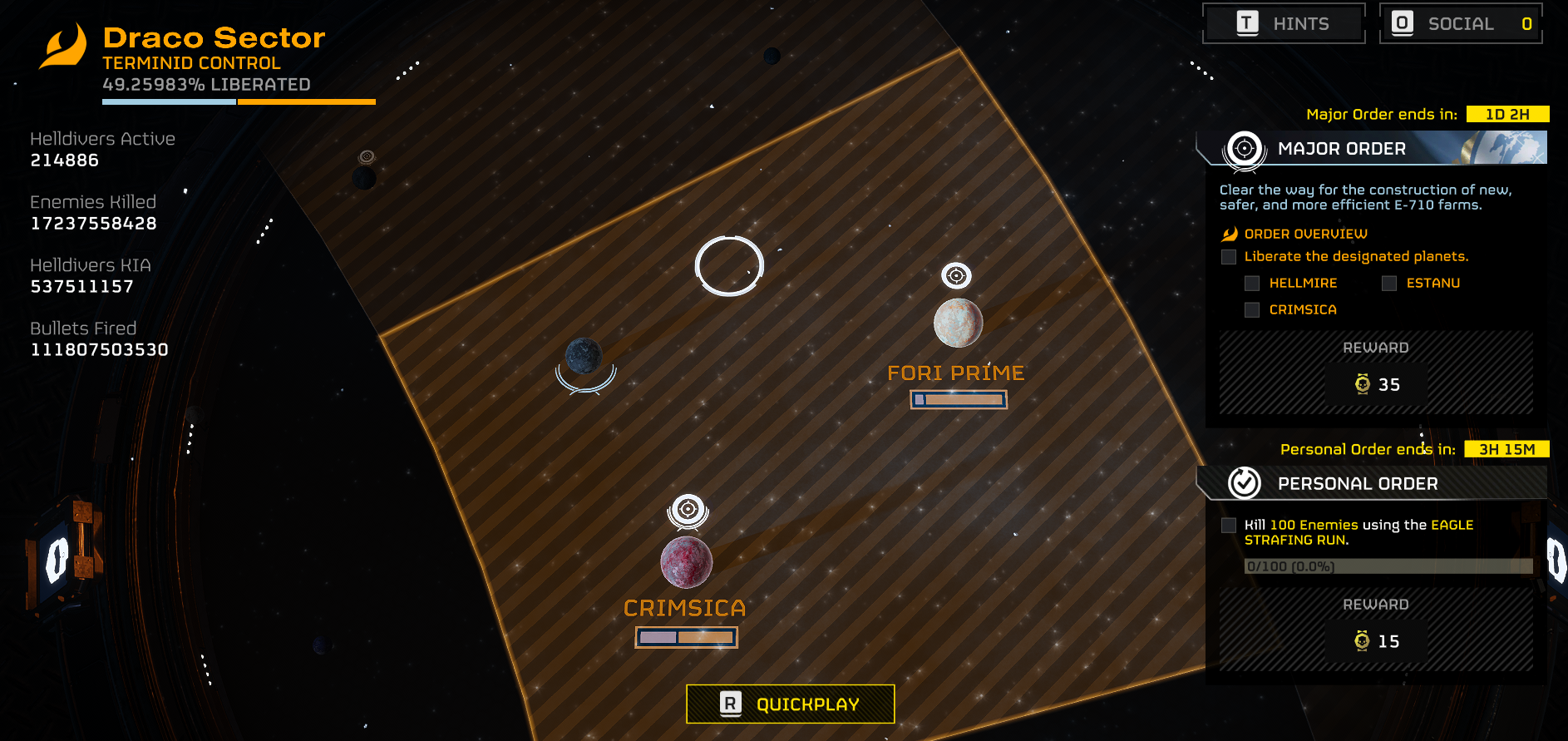
Task: Select the dark blue planet
Action: coord(584,356)
